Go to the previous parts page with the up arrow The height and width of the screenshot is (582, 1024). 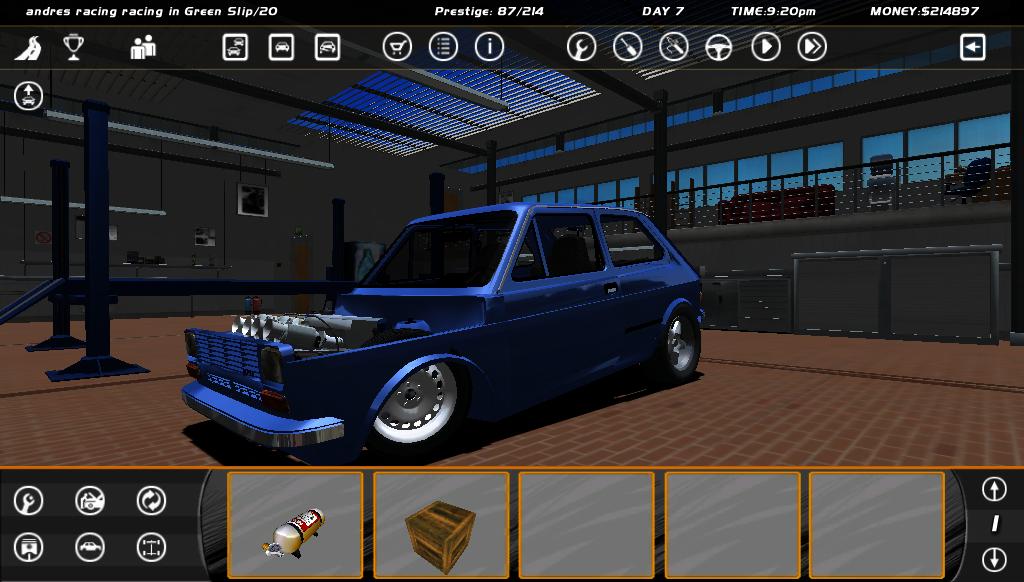point(993,489)
